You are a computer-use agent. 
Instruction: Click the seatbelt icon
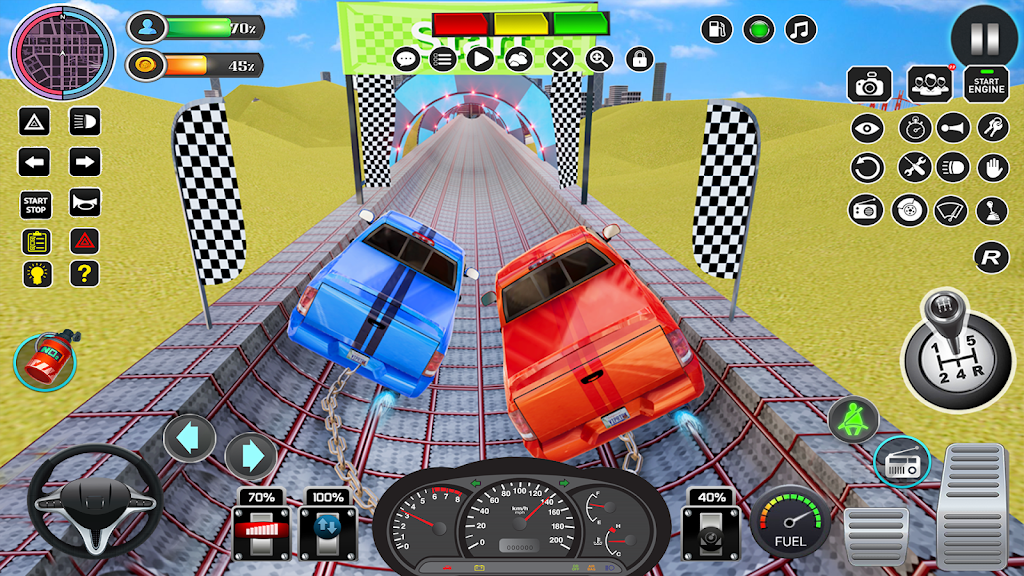(853, 420)
